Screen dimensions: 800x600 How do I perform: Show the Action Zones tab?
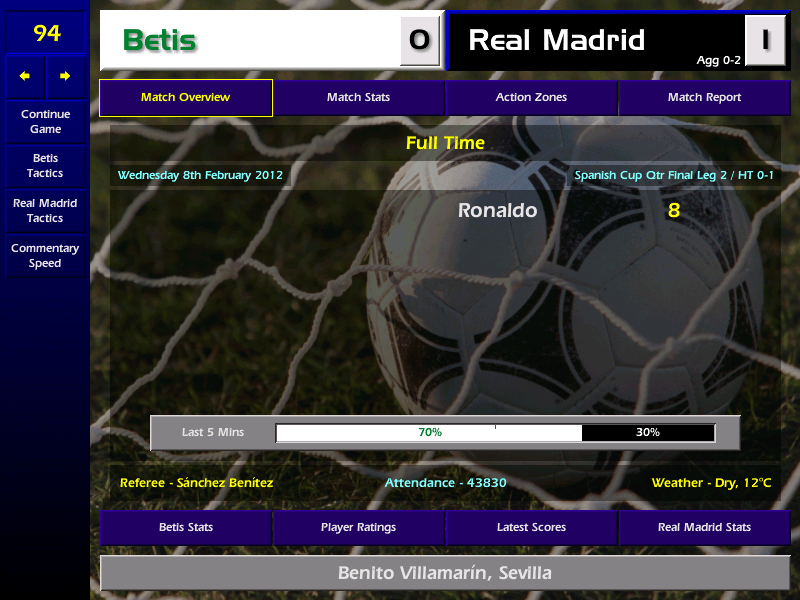coord(531,98)
